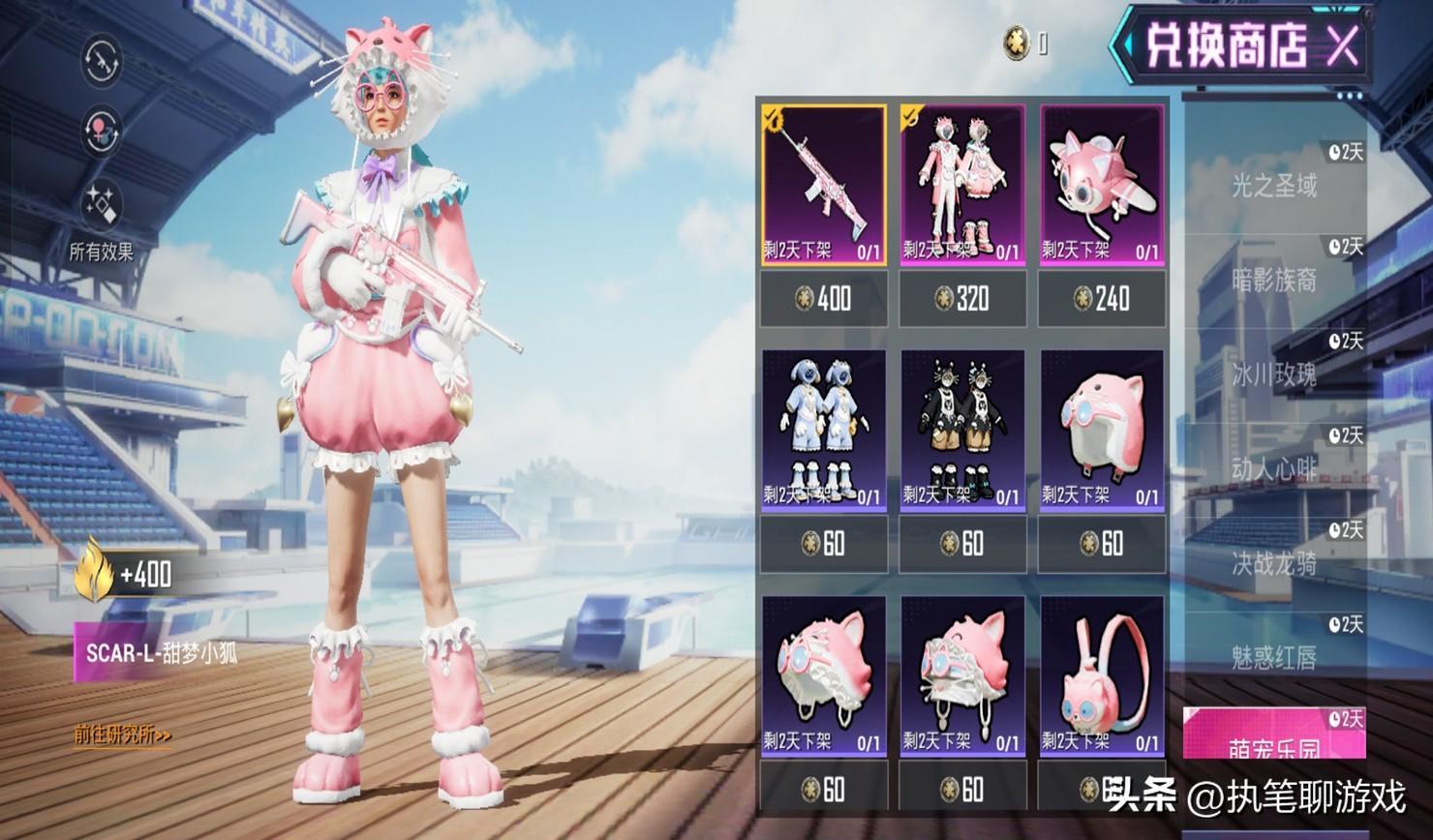Open the 暗影族裔 category tab

[1274, 280]
